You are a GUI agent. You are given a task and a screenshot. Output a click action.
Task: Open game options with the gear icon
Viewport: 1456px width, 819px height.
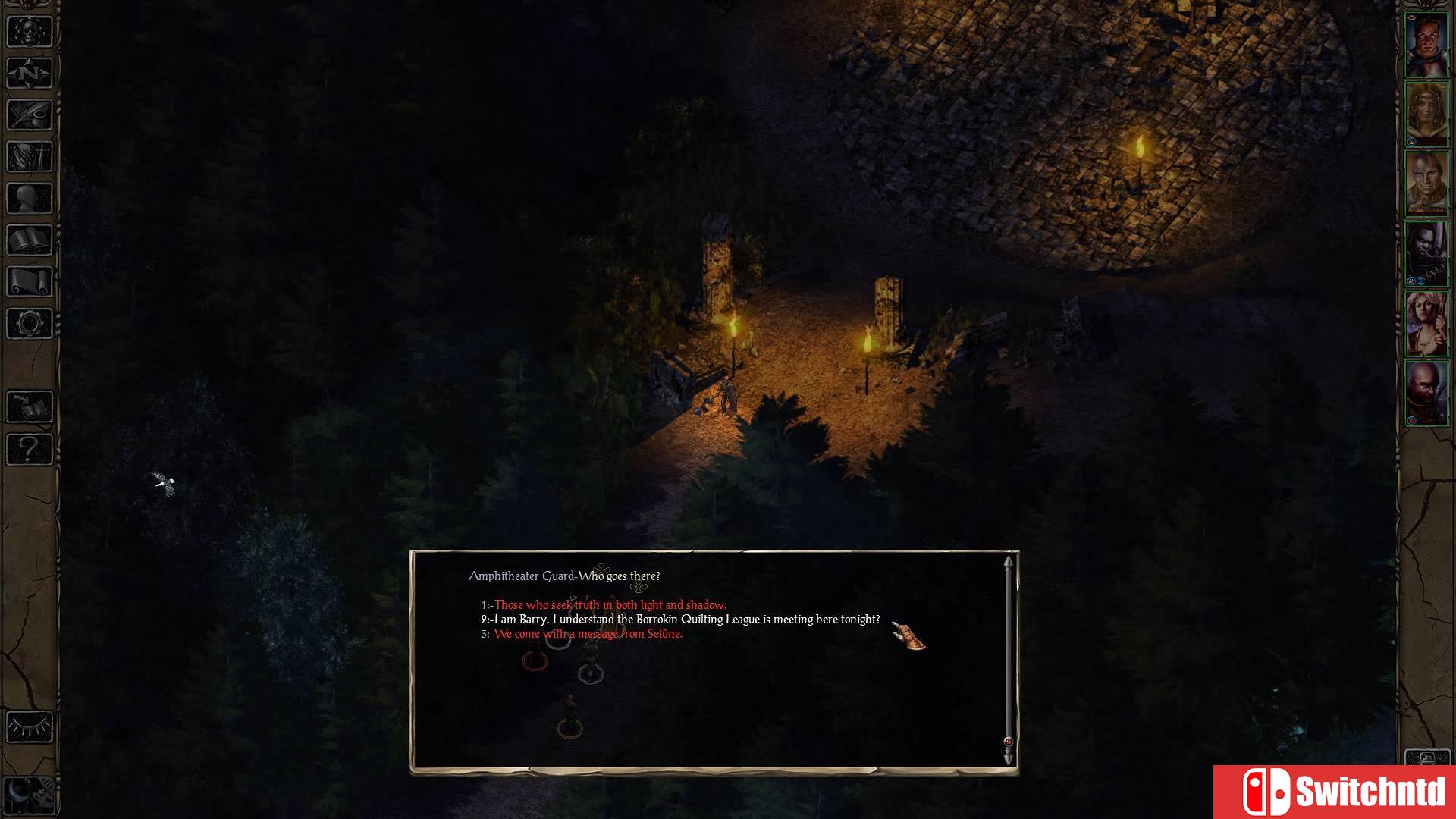click(29, 324)
